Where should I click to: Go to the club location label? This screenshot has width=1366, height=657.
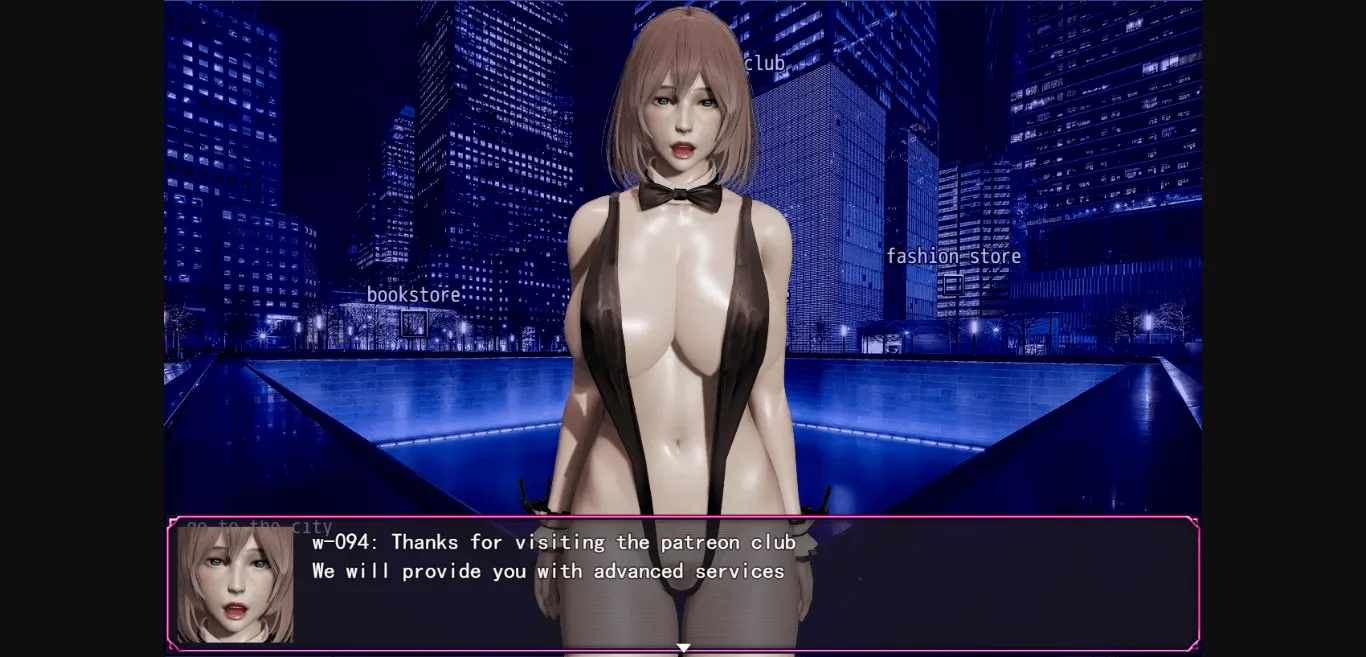pos(765,64)
